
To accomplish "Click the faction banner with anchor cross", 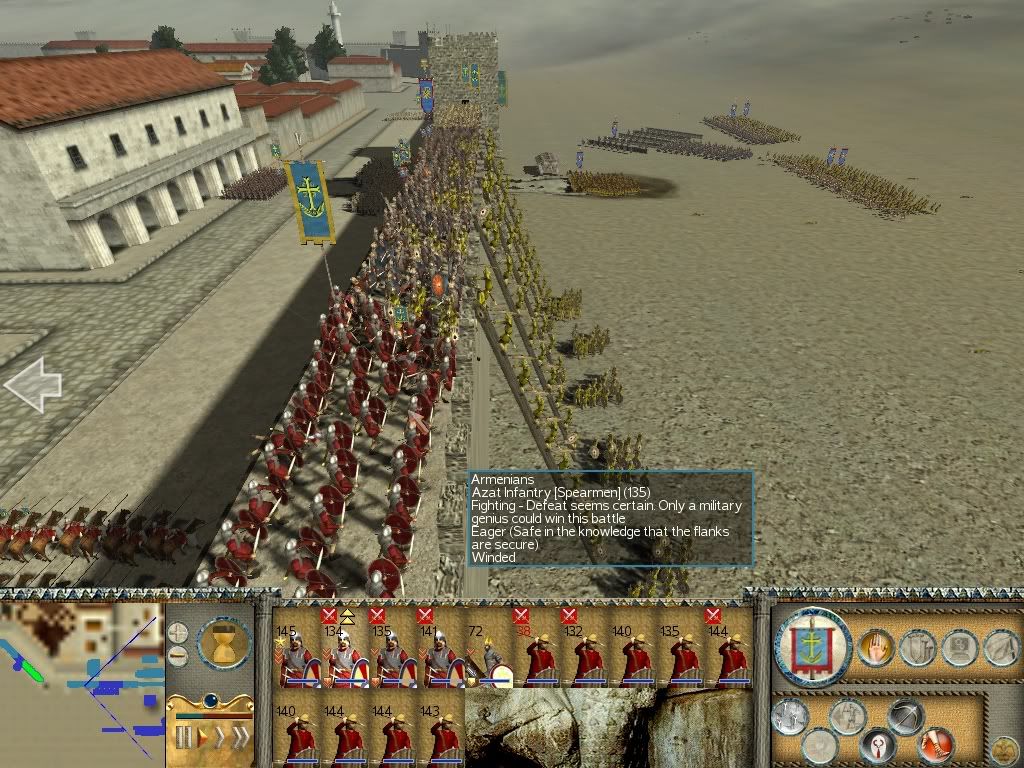I will [x=813, y=647].
